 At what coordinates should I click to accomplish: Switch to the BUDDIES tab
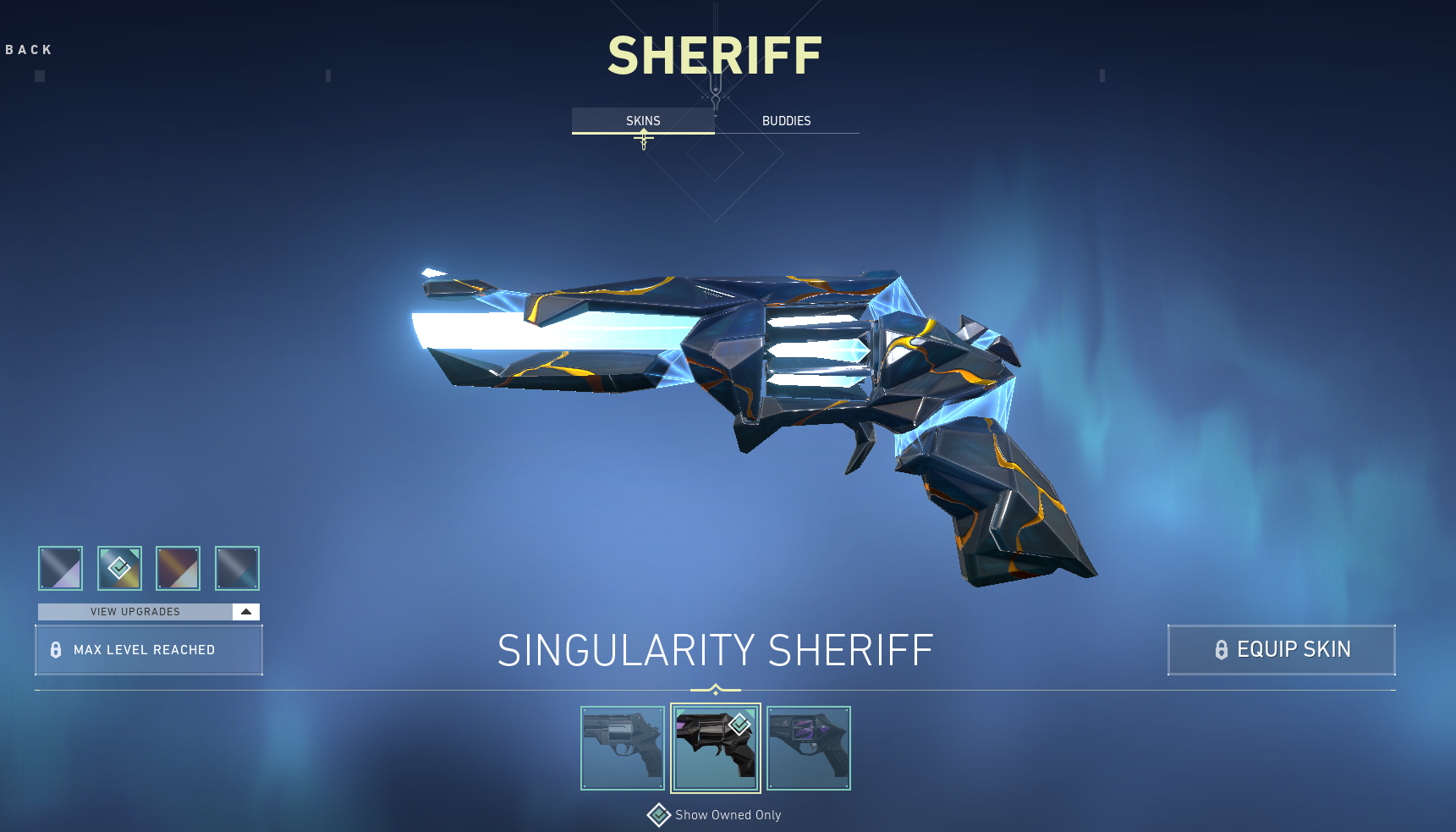pyautogui.click(x=786, y=120)
